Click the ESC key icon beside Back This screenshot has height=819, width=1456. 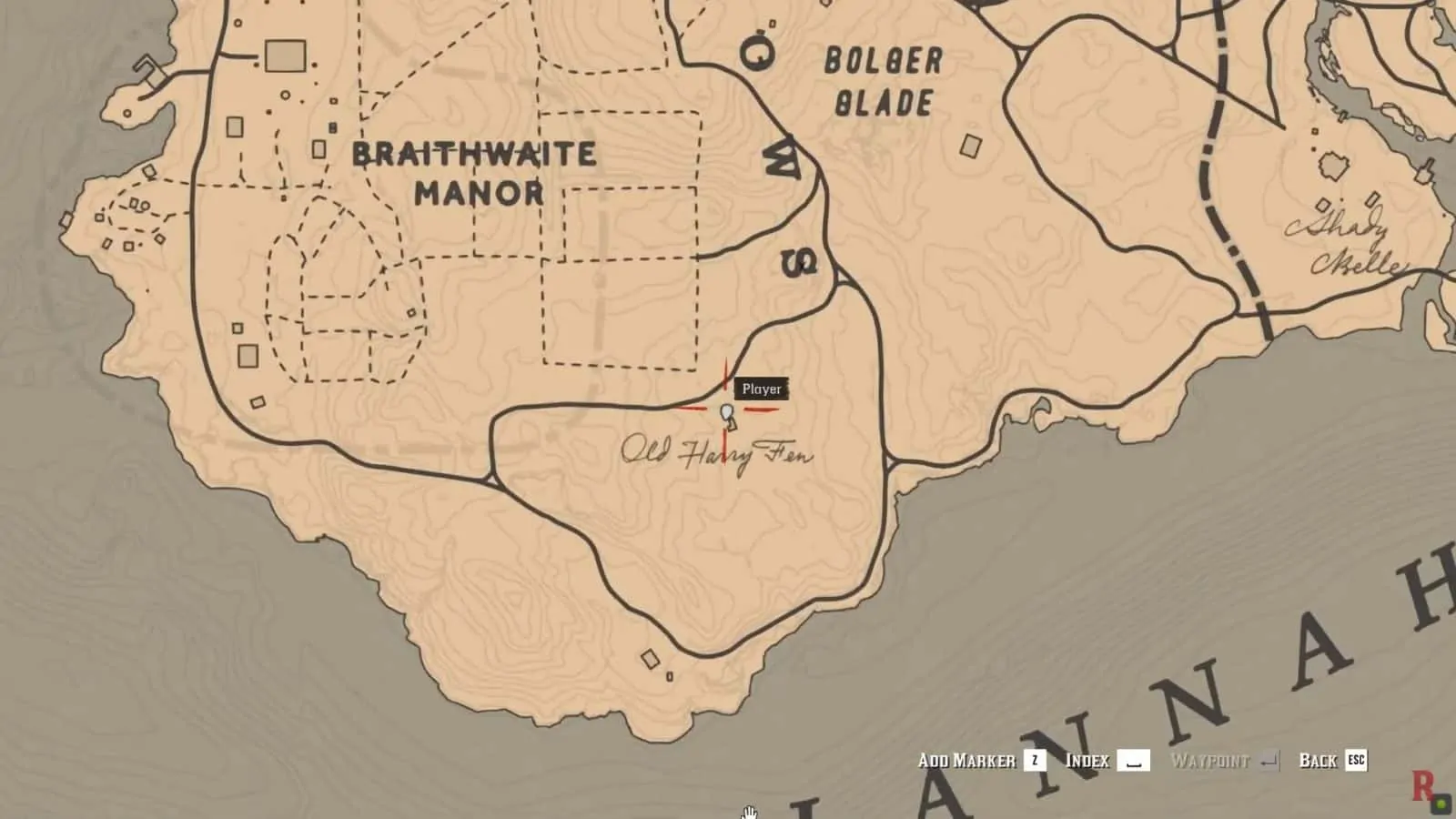(1358, 761)
